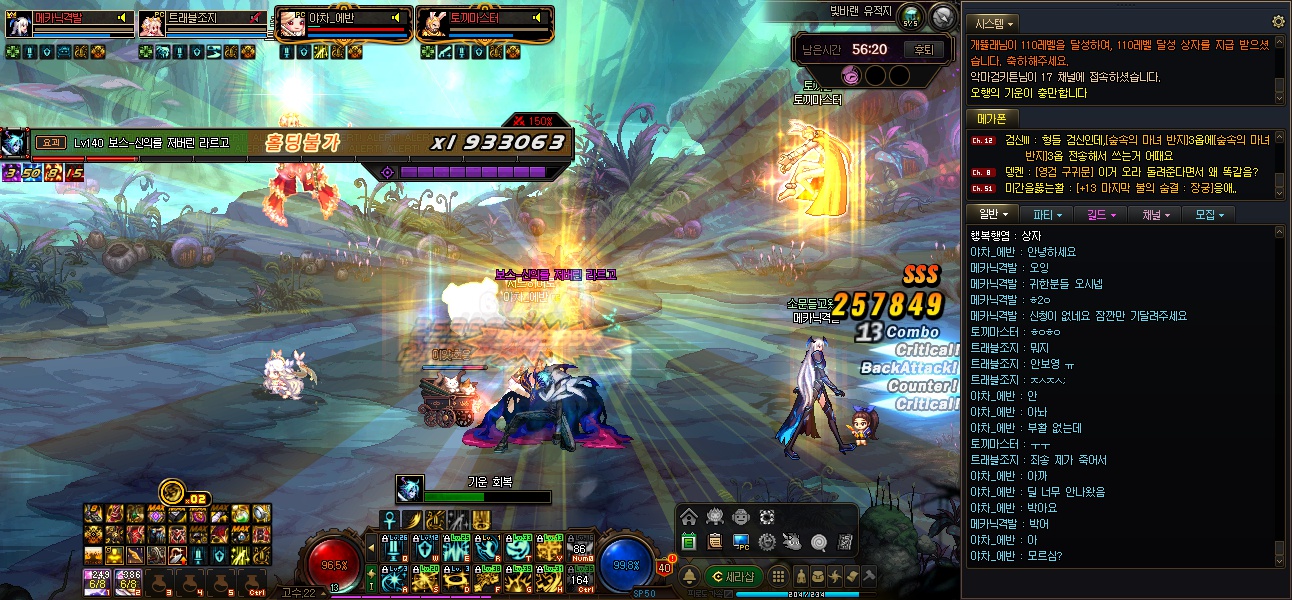Image resolution: width=1292 pixels, height=600 pixels.
Task: Open chat settings gear icon
Action: coord(1277,21)
